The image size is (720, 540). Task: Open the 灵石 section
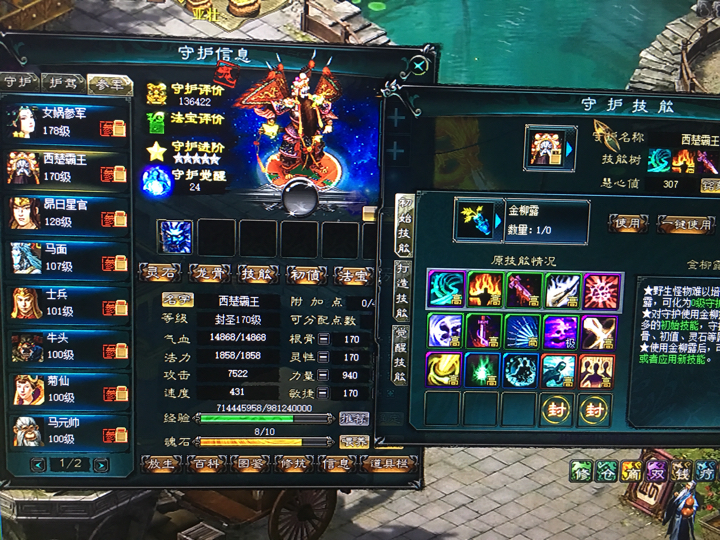pos(160,272)
